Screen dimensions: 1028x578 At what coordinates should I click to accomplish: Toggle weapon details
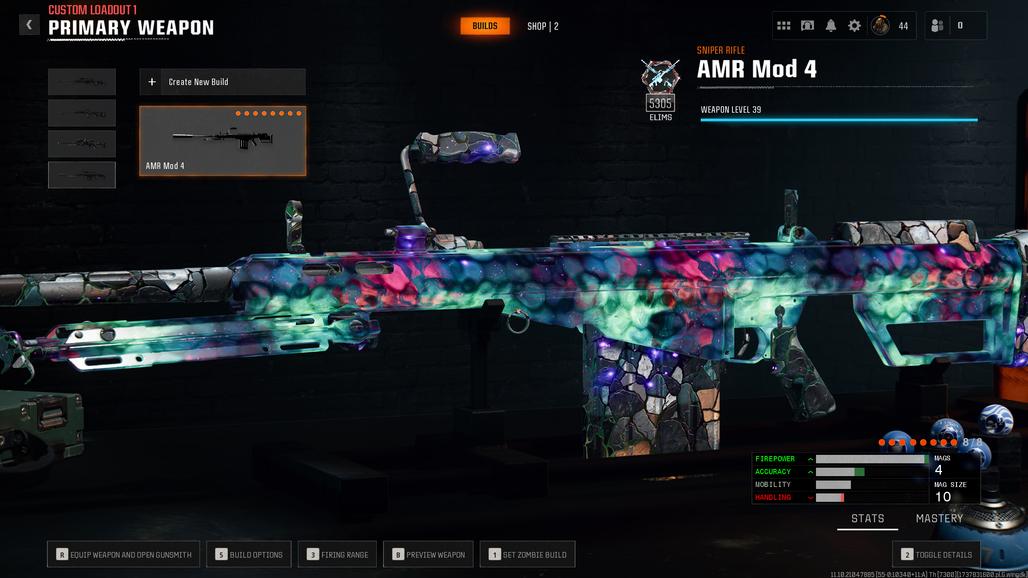[x=935, y=554]
